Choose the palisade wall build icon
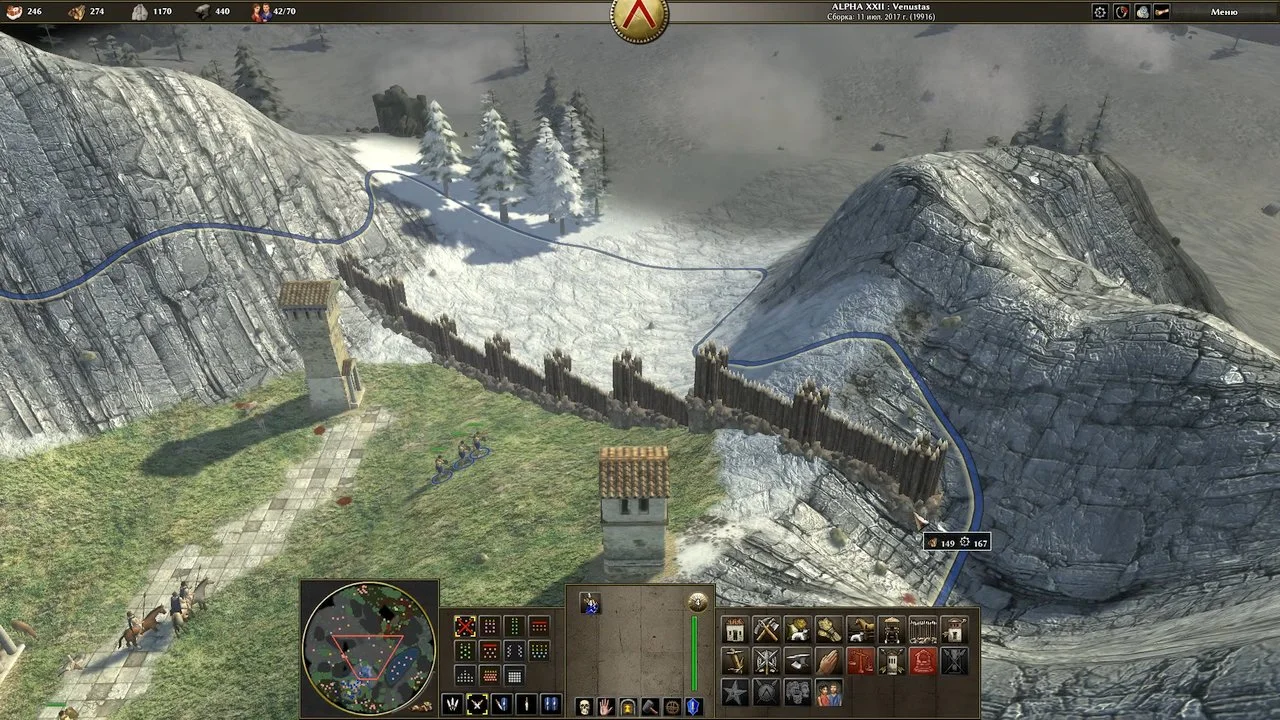 (x=923, y=629)
